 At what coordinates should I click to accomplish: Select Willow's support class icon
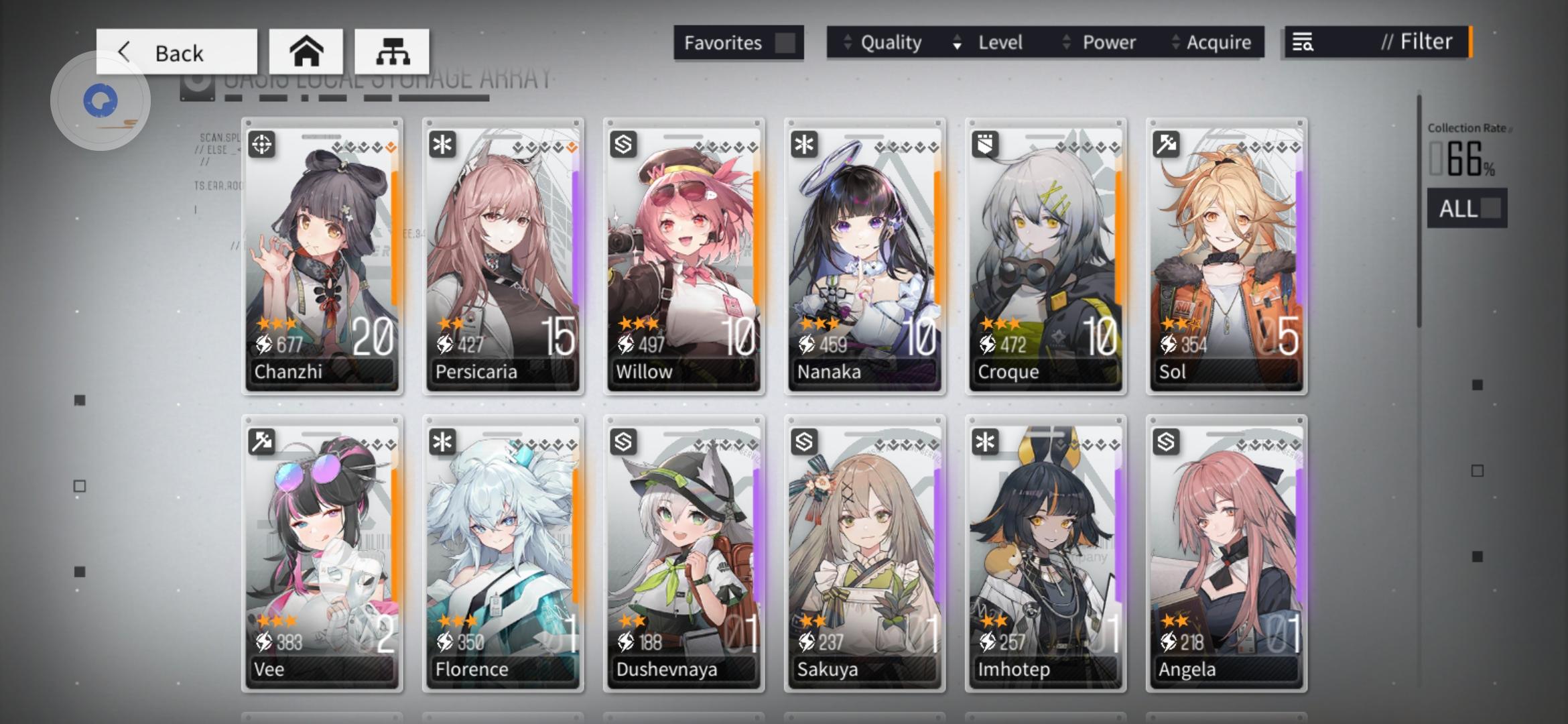(x=624, y=144)
